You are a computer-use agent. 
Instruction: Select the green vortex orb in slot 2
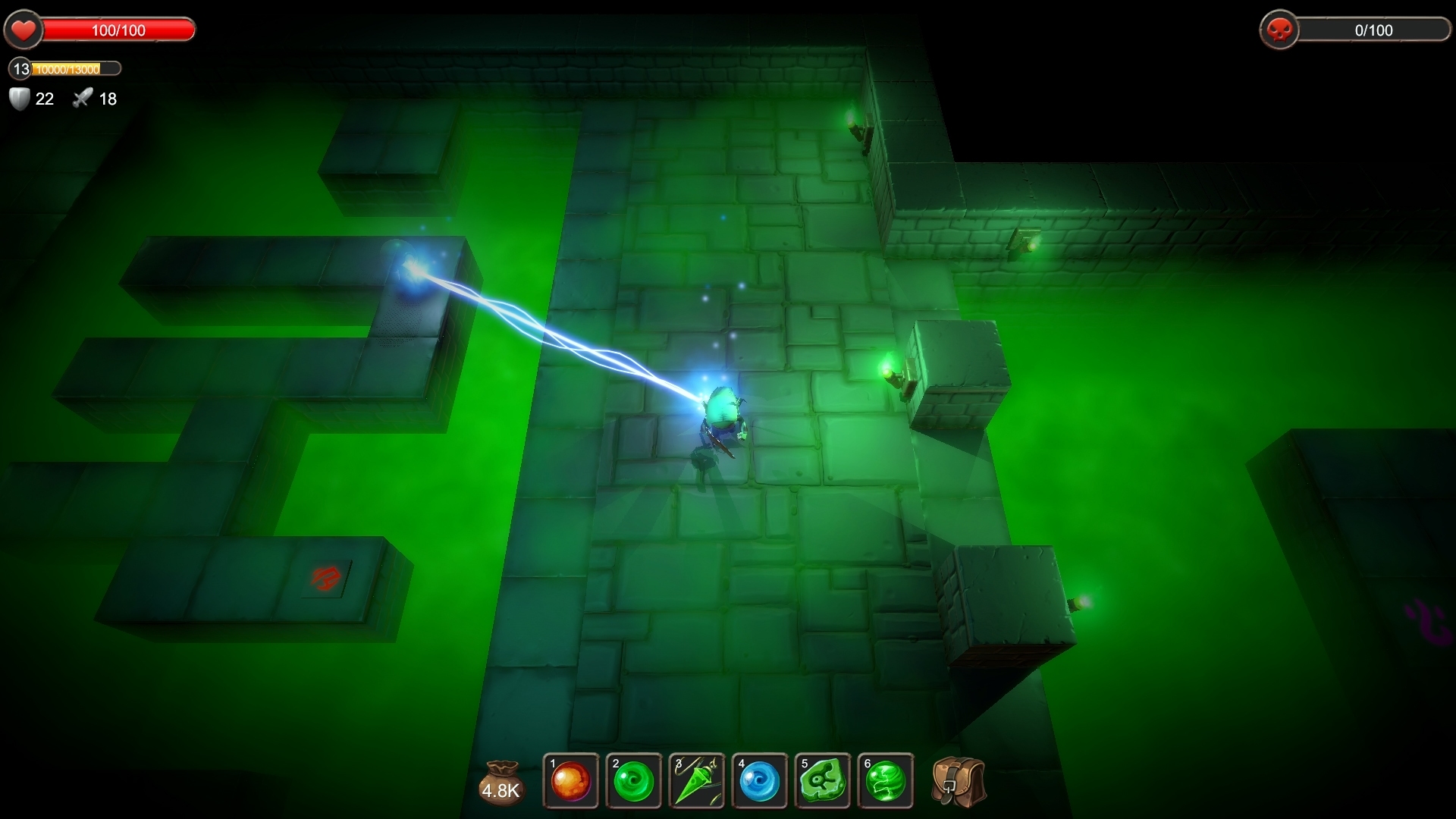click(x=634, y=780)
